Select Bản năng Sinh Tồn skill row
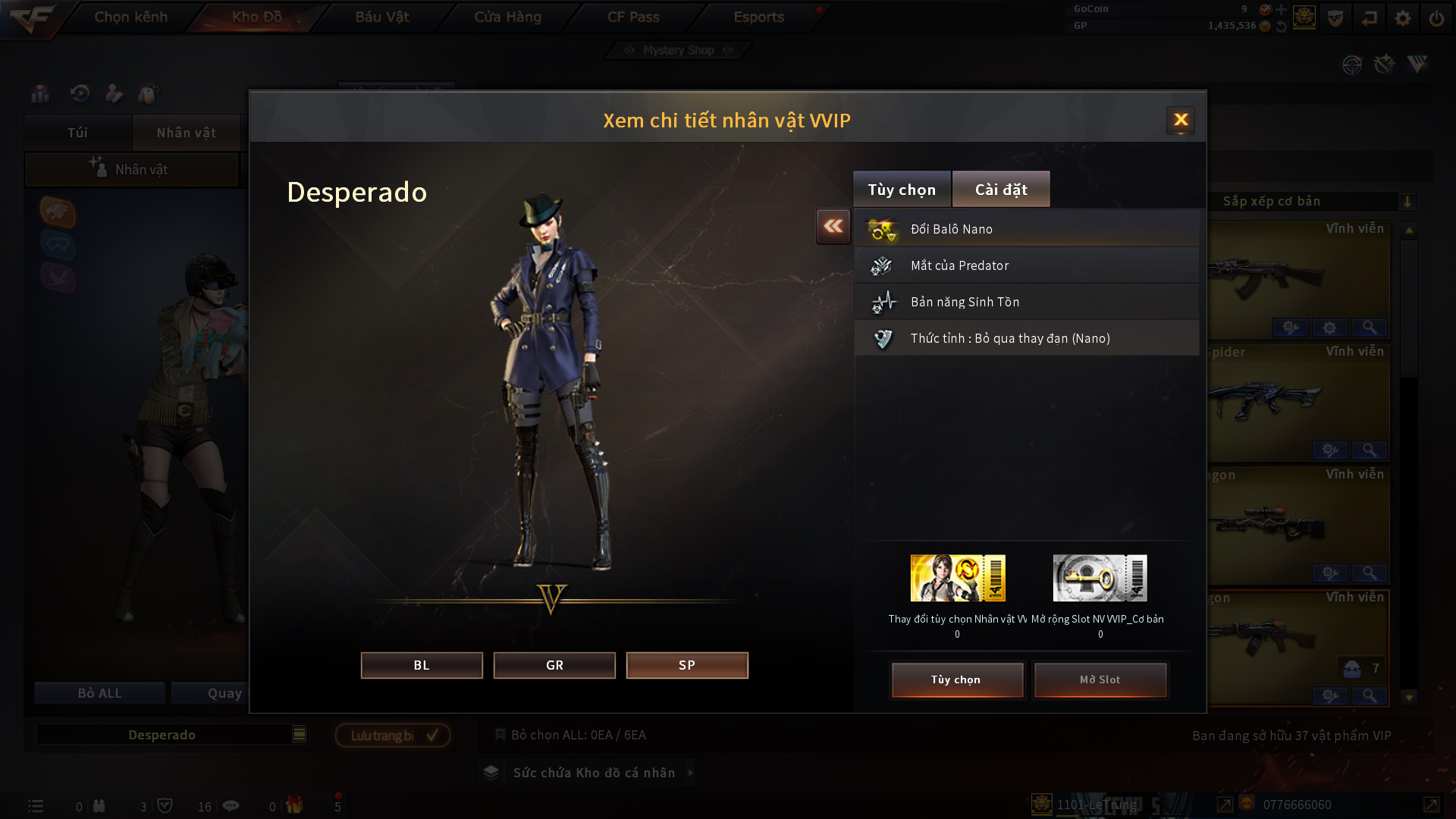 (1027, 302)
